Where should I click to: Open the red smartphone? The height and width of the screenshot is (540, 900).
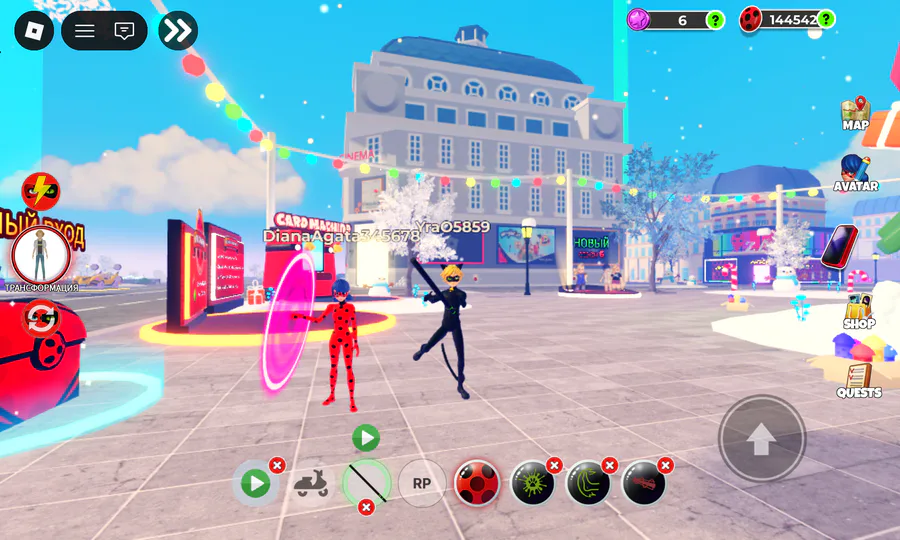tap(840, 246)
